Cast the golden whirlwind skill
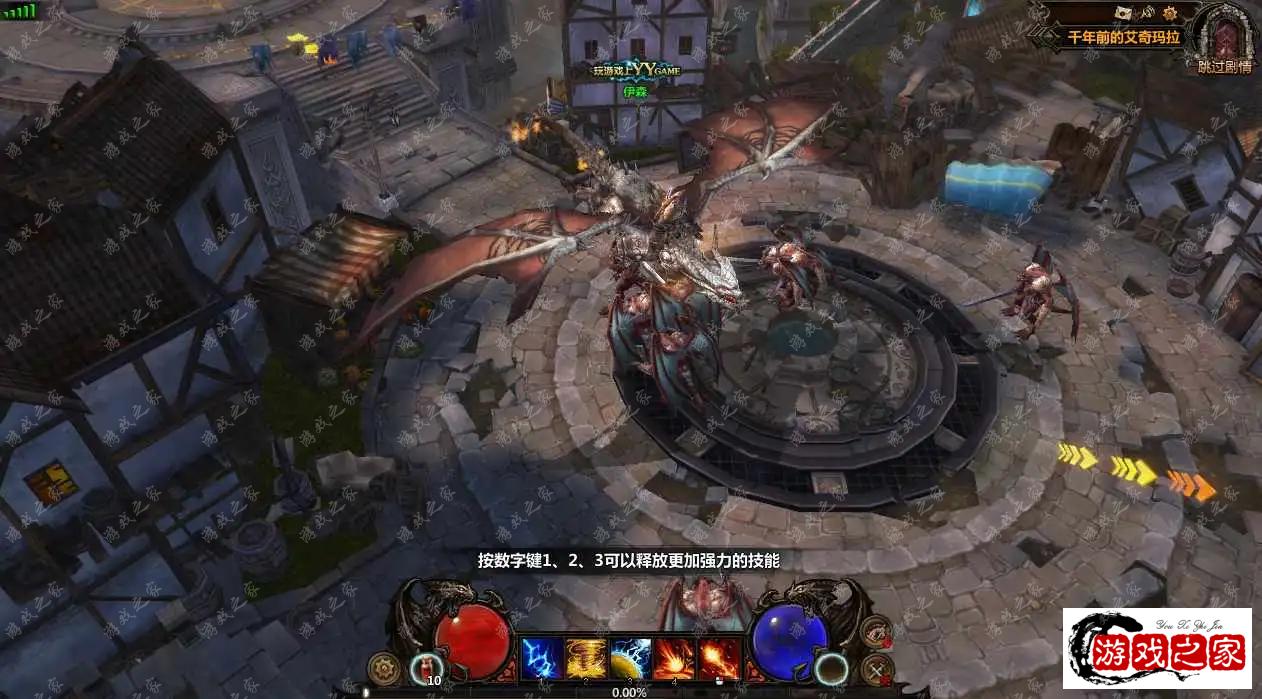Image resolution: width=1262 pixels, height=699 pixels. coord(586,658)
